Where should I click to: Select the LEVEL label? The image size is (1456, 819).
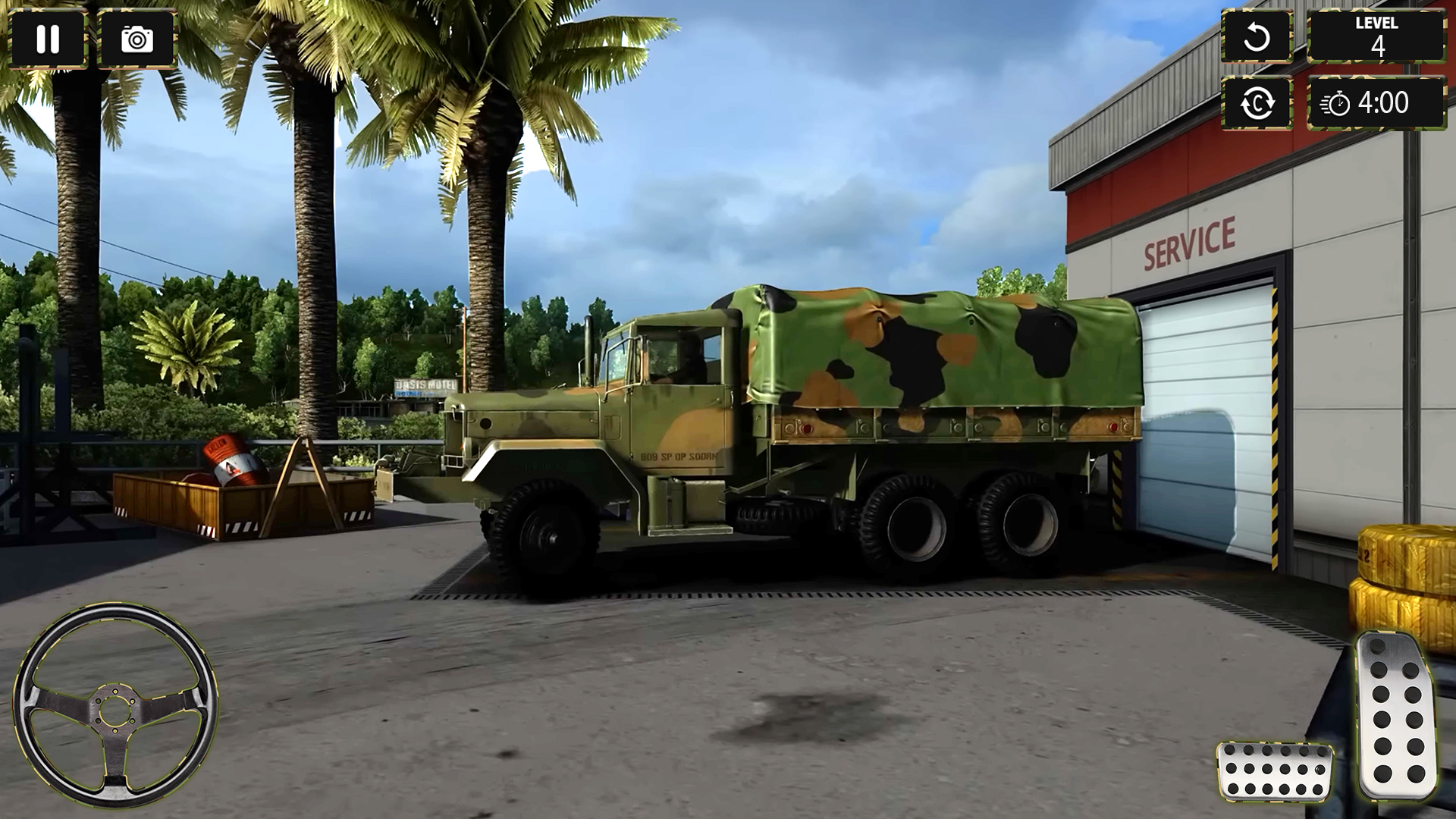(x=1377, y=24)
